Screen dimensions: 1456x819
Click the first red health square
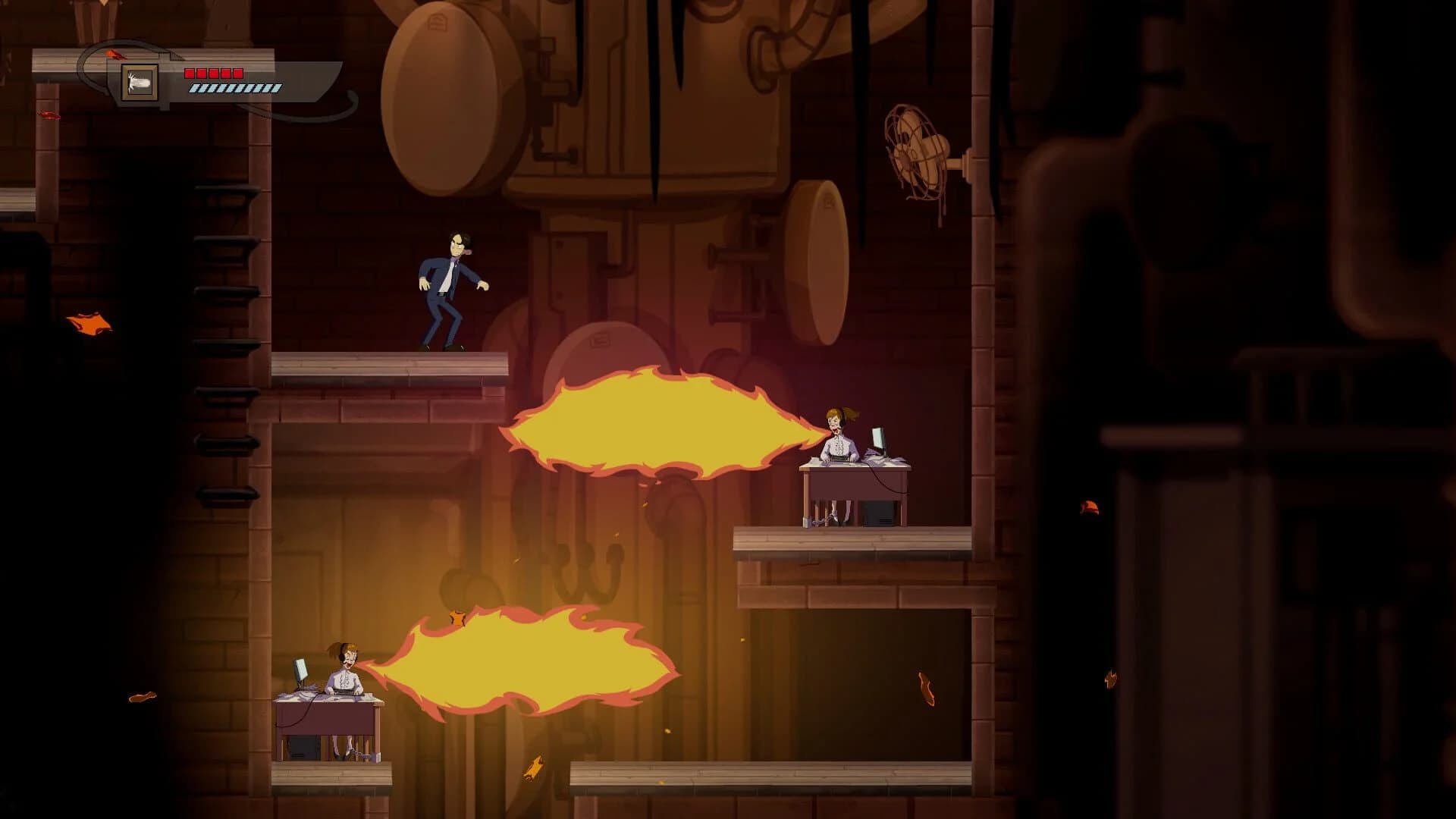point(190,73)
